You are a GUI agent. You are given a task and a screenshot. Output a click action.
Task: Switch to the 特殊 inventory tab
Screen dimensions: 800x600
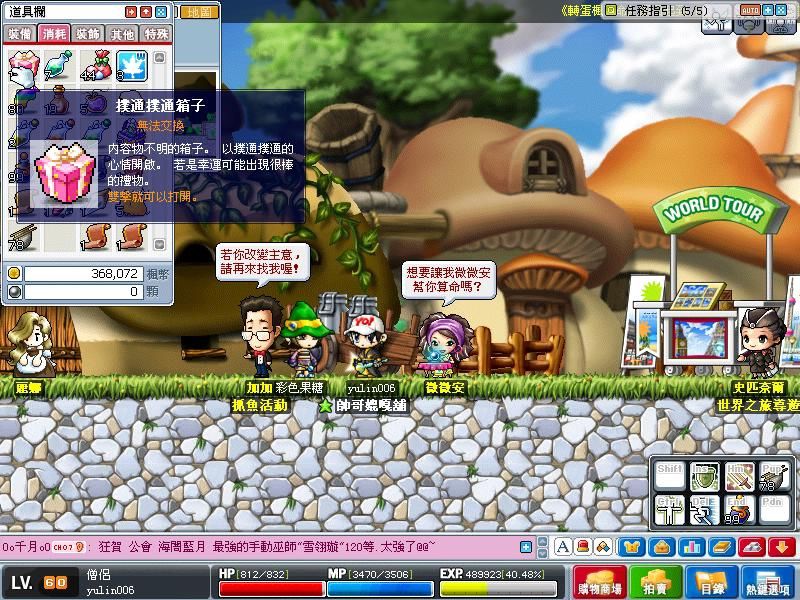[156, 34]
